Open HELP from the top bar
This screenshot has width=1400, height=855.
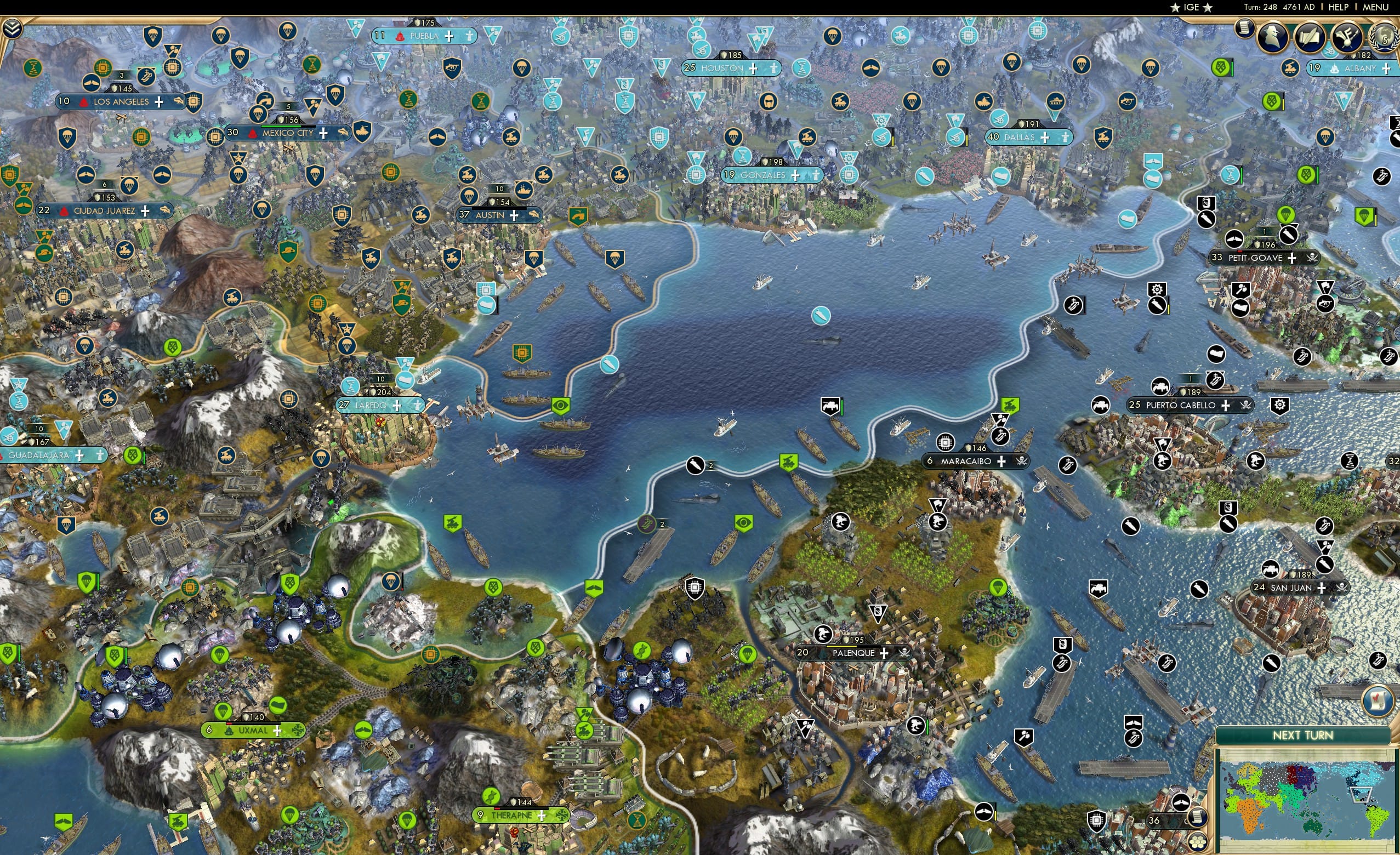[1339, 7]
